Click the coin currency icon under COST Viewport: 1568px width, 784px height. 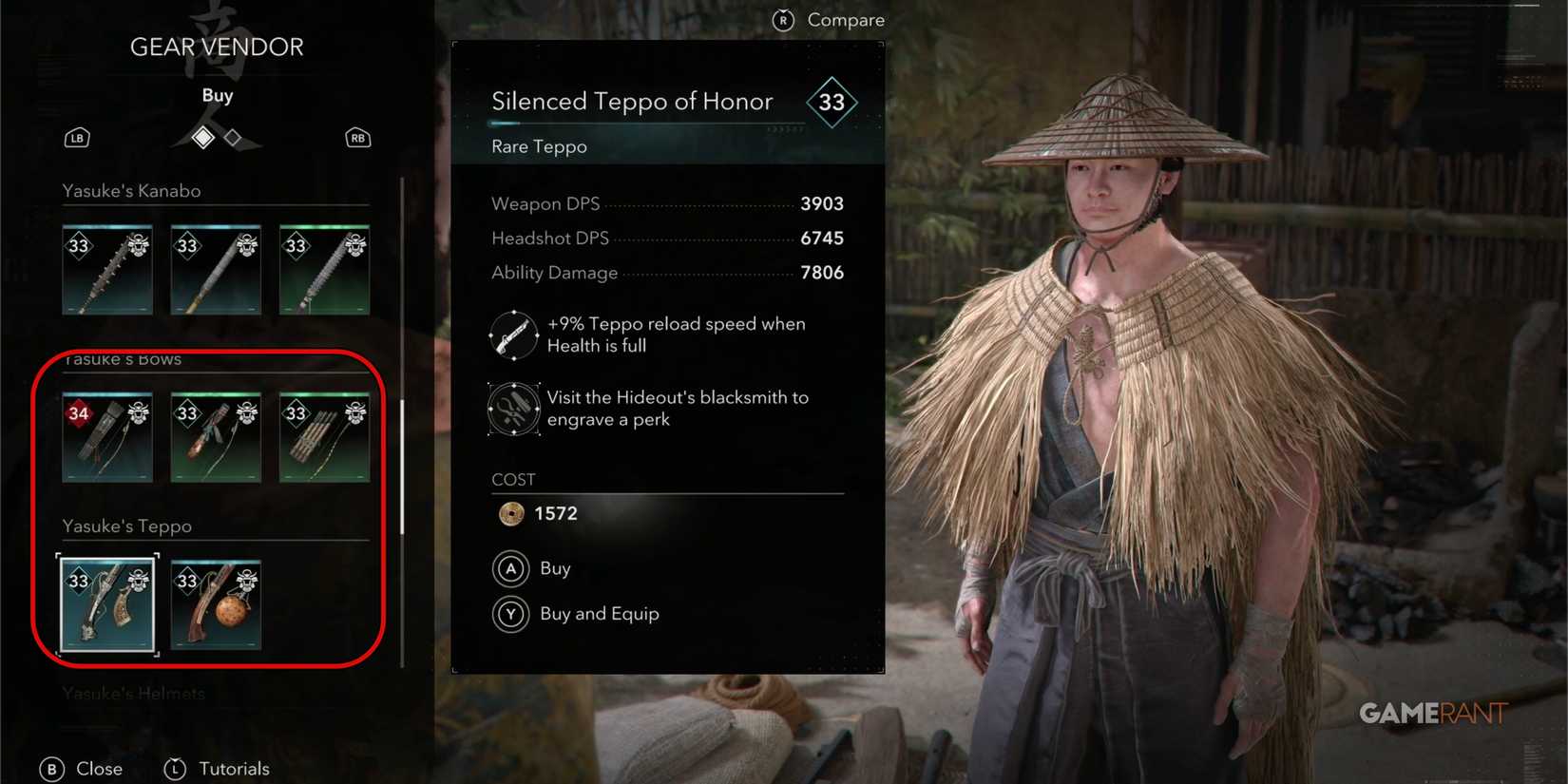point(512,513)
